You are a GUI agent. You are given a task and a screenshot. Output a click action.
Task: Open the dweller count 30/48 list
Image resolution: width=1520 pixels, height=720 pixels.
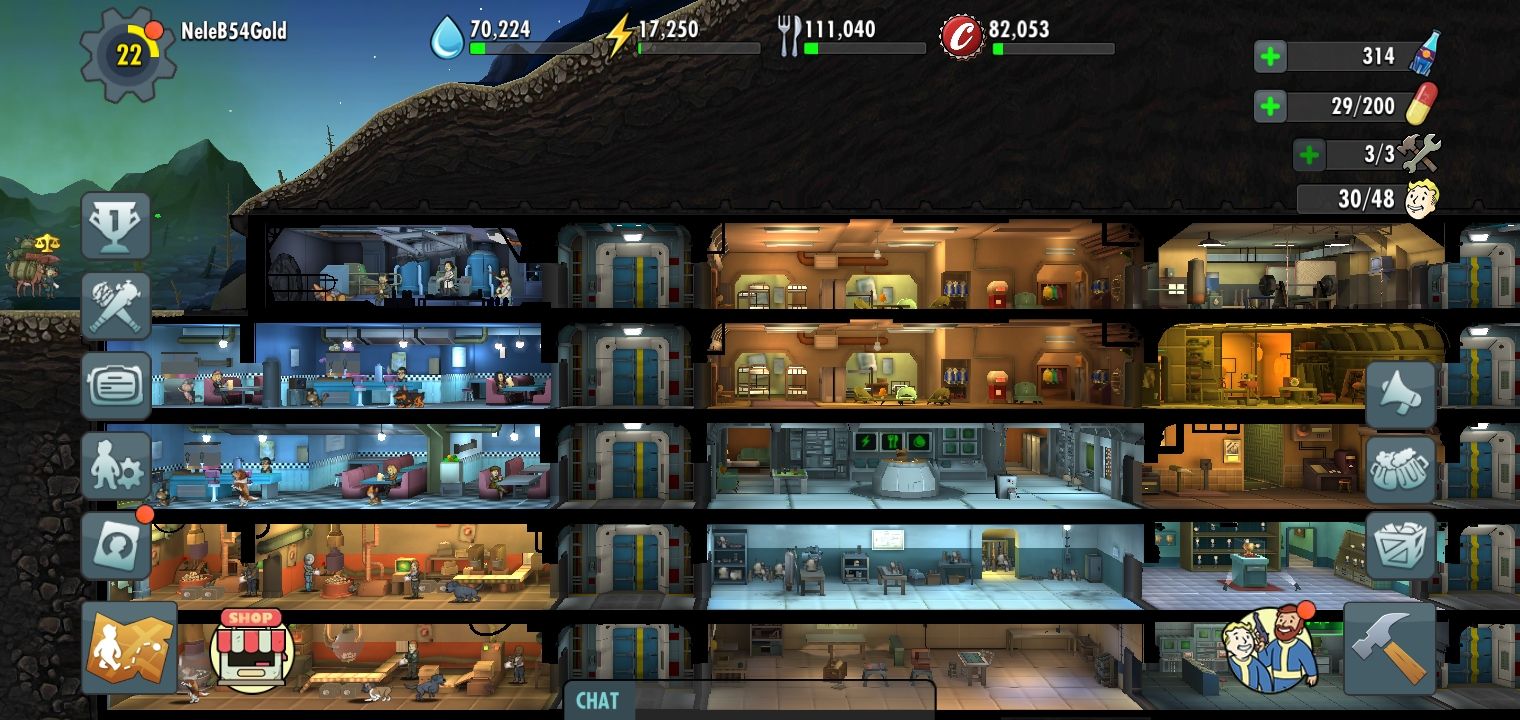coord(1367,199)
